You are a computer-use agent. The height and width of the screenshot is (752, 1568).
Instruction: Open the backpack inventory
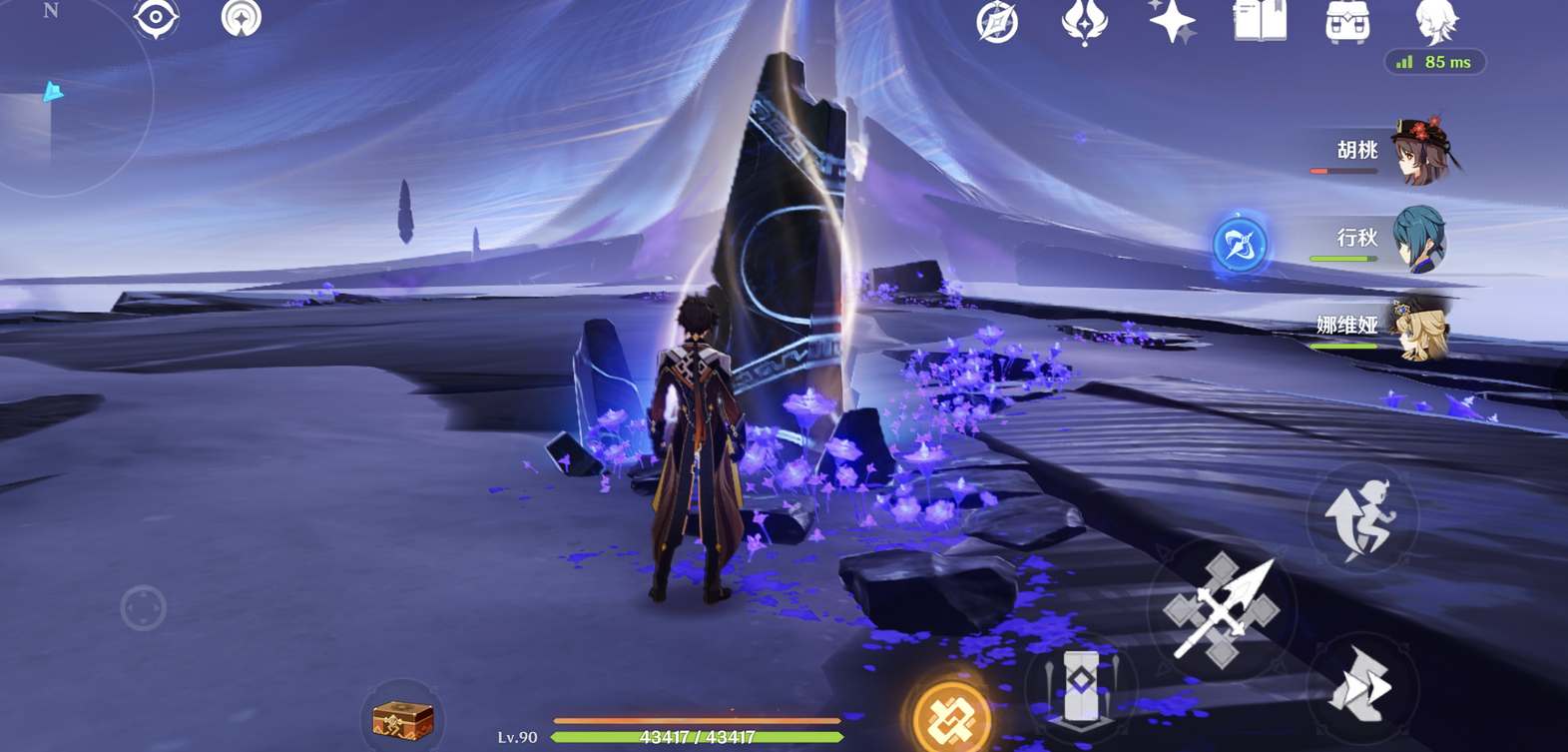pyautogui.click(x=1346, y=21)
